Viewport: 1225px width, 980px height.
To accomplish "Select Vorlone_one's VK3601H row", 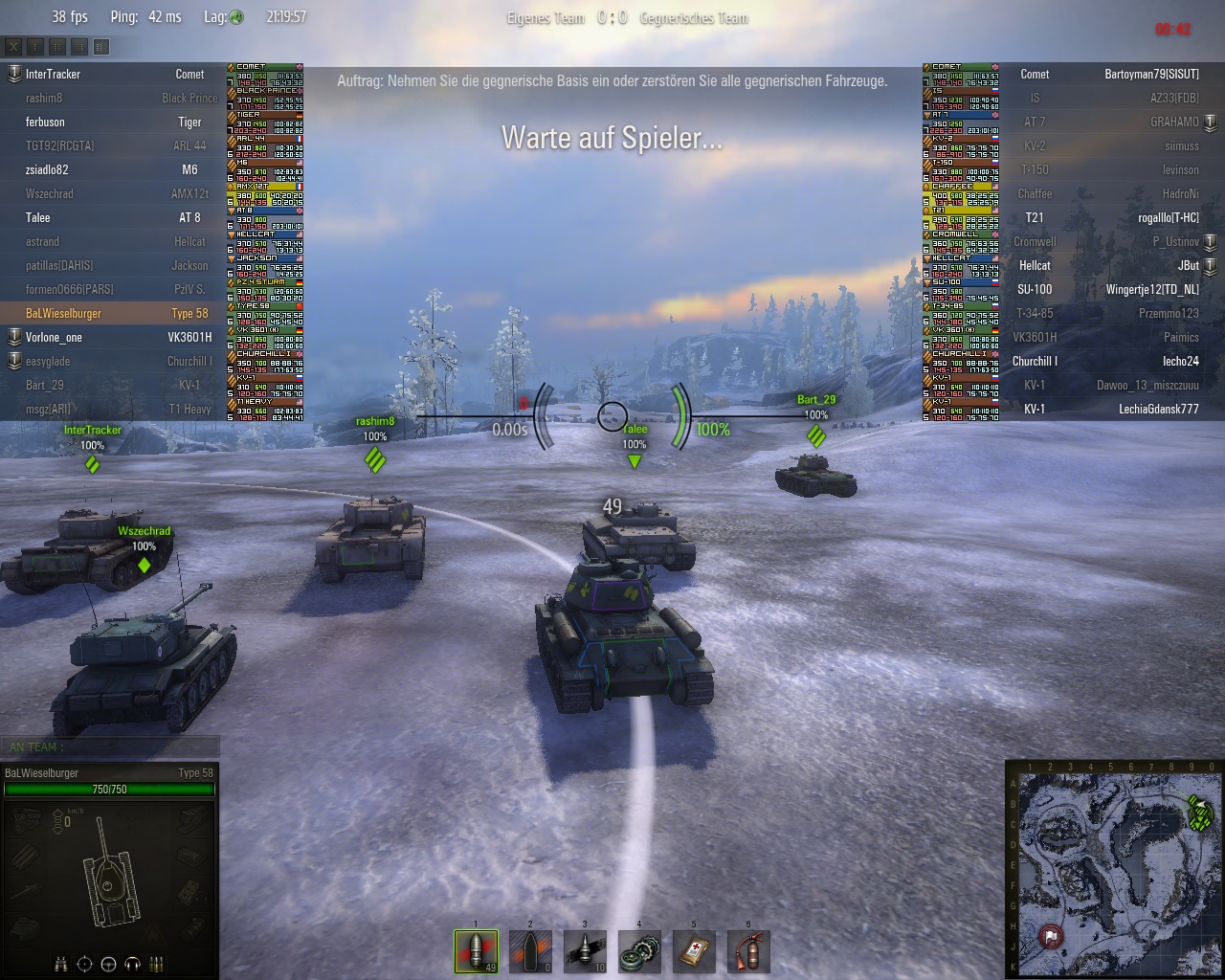I will click(113, 337).
